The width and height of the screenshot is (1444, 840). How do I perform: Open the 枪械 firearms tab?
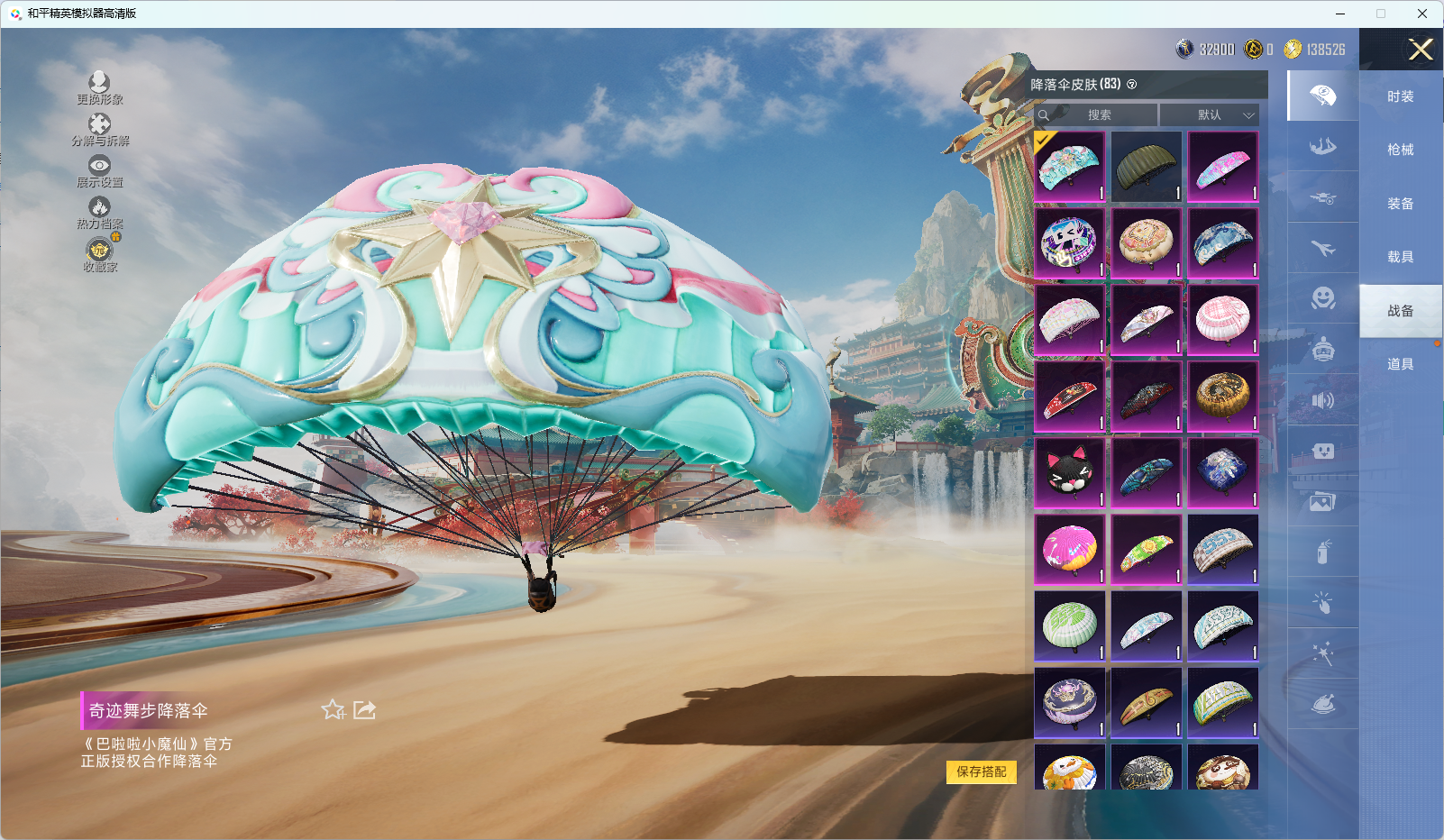[x=1400, y=150]
